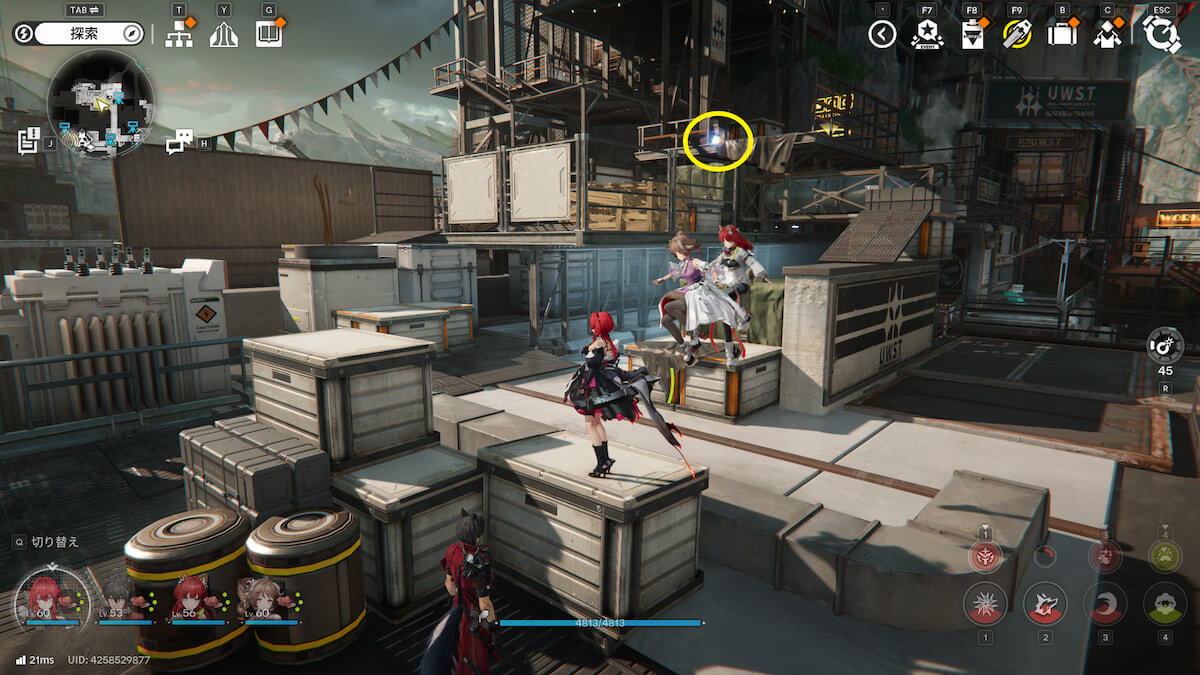Open the triple-arrow upgrade icon menu

click(x=224, y=34)
